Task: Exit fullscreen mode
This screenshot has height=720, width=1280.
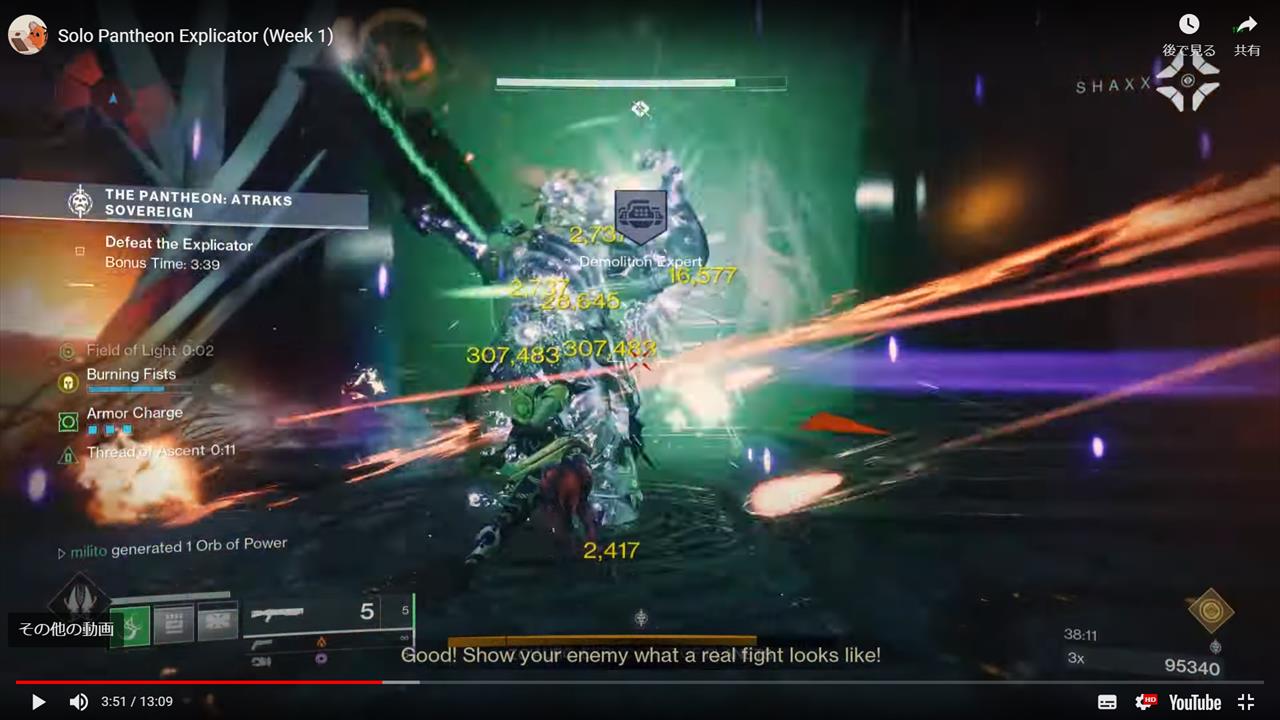Action: 1246,701
